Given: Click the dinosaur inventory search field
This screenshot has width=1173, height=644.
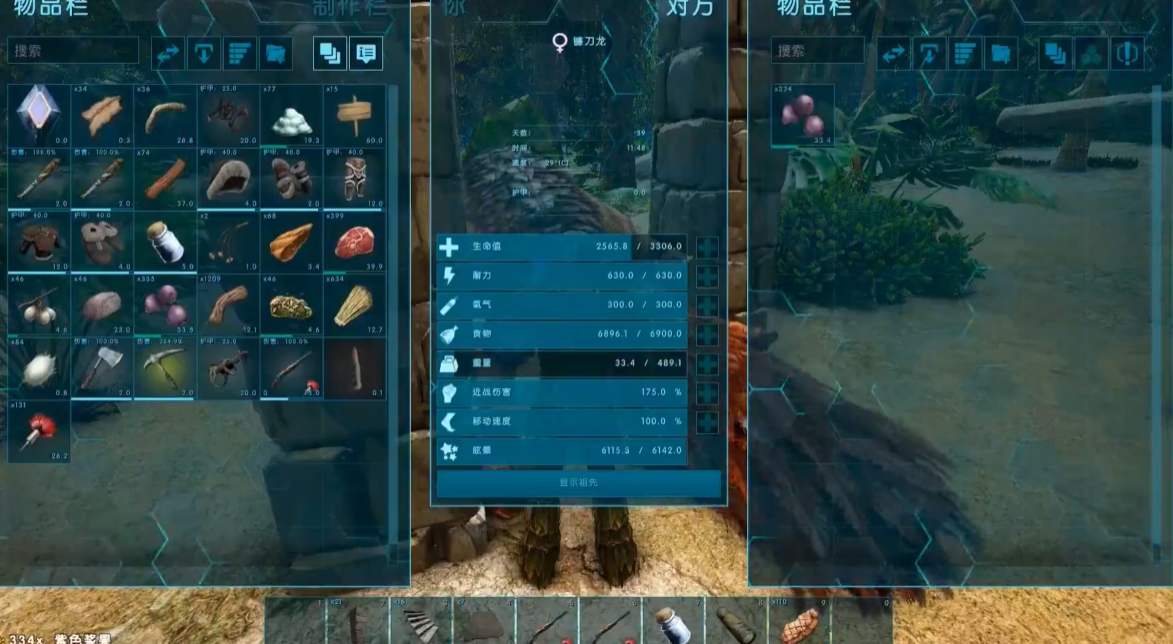Looking at the screenshot, I should click(818, 51).
